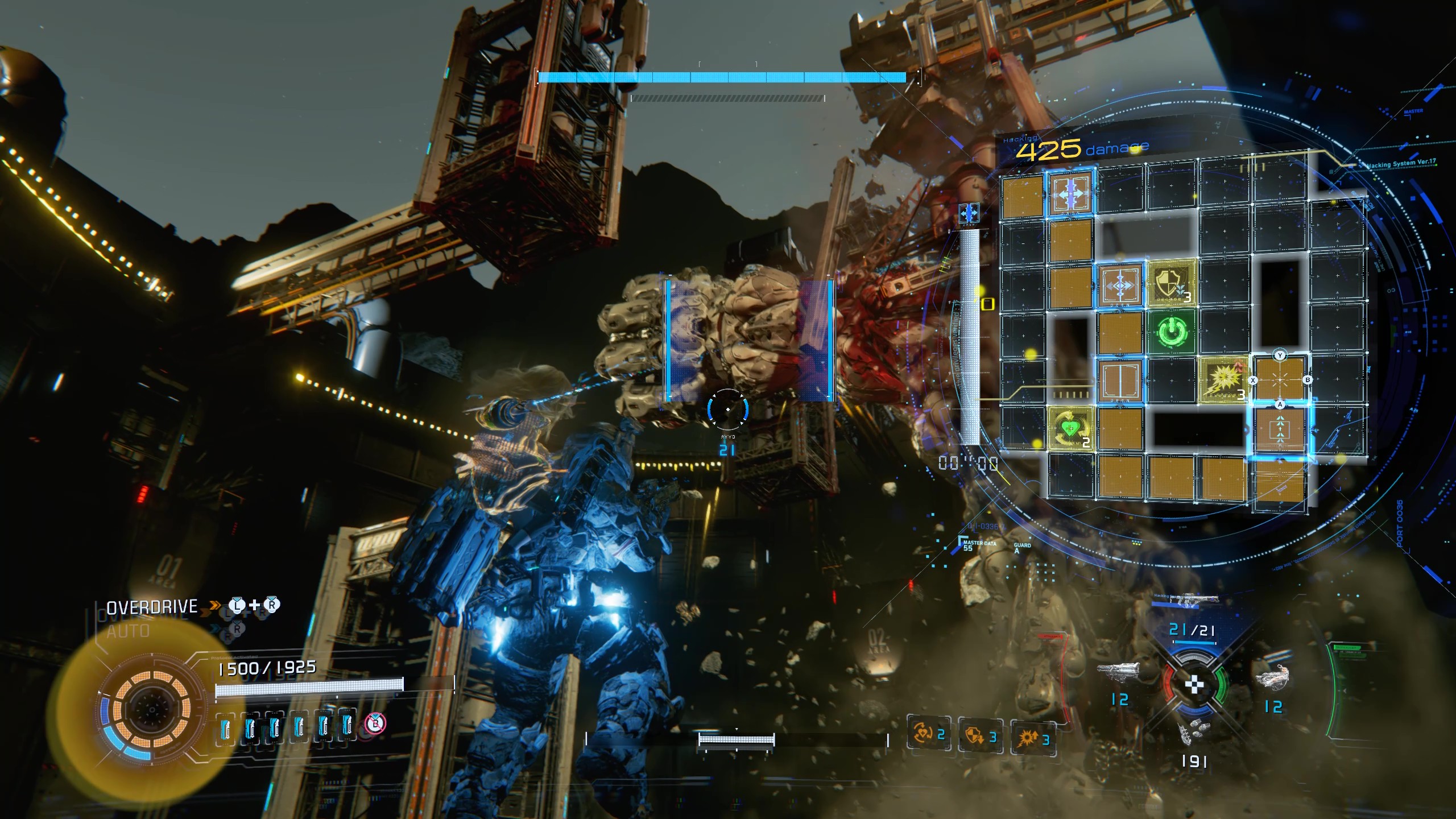Open the X-button tile option on the cursor
The height and width of the screenshot is (819, 1456).
[x=1253, y=379]
